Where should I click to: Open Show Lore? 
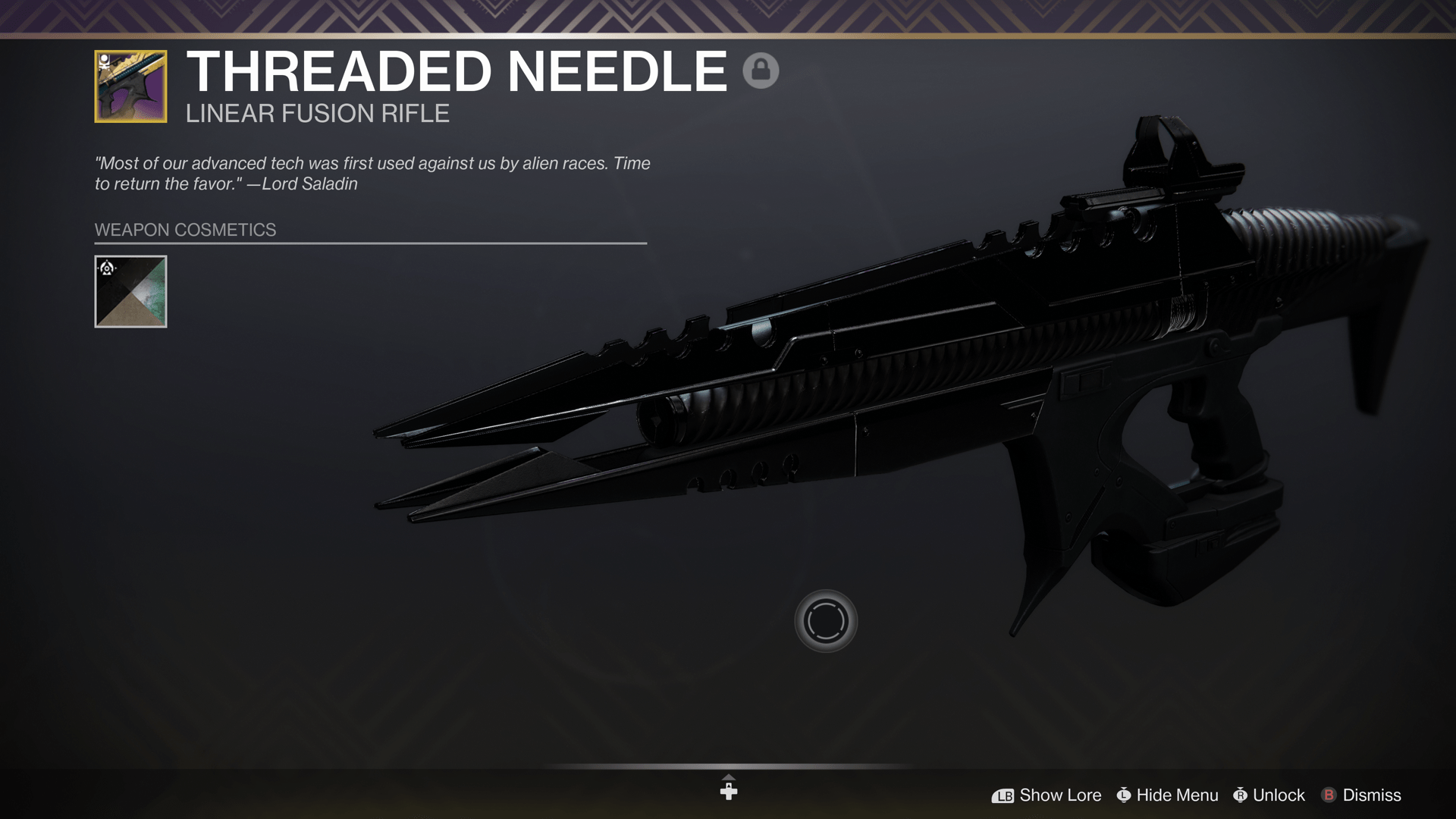click(1059, 795)
